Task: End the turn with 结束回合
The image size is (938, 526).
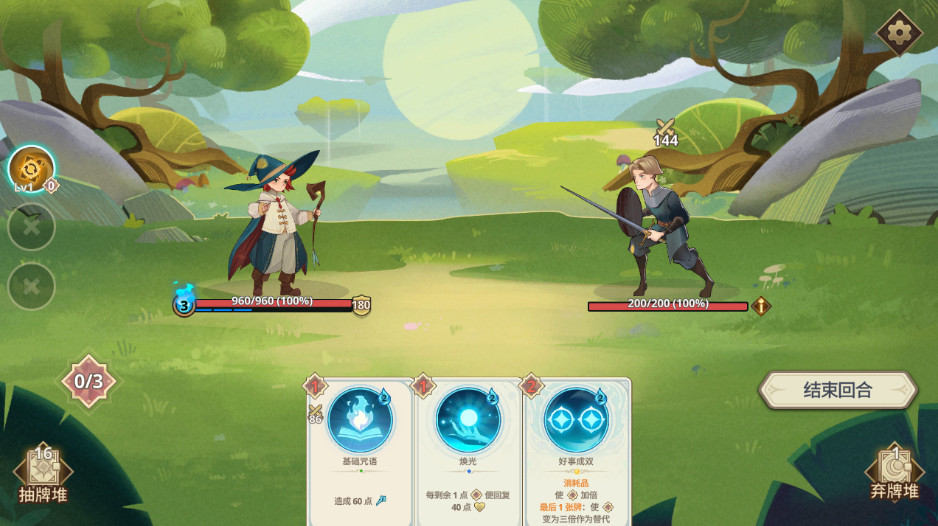Action: click(x=837, y=390)
